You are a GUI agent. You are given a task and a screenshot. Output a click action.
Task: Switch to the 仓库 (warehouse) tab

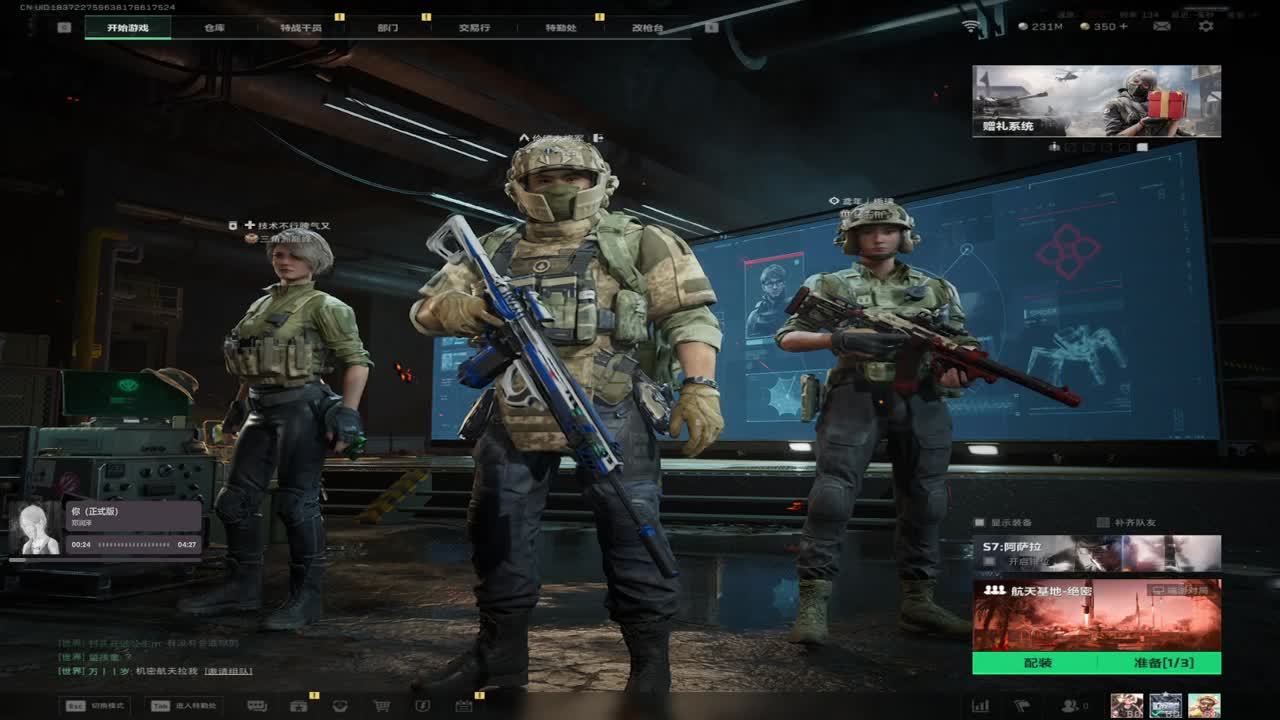(214, 28)
